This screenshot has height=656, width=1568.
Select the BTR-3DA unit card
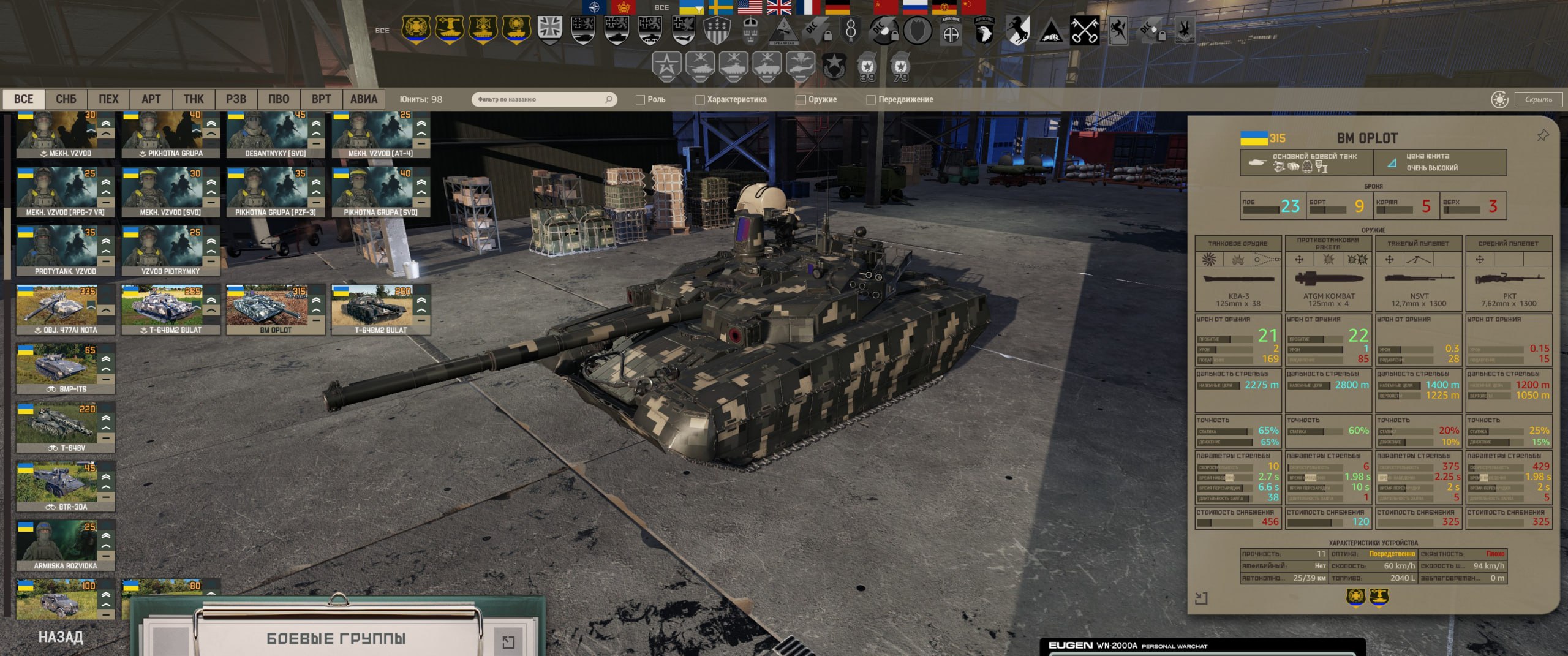coord(65,486)
